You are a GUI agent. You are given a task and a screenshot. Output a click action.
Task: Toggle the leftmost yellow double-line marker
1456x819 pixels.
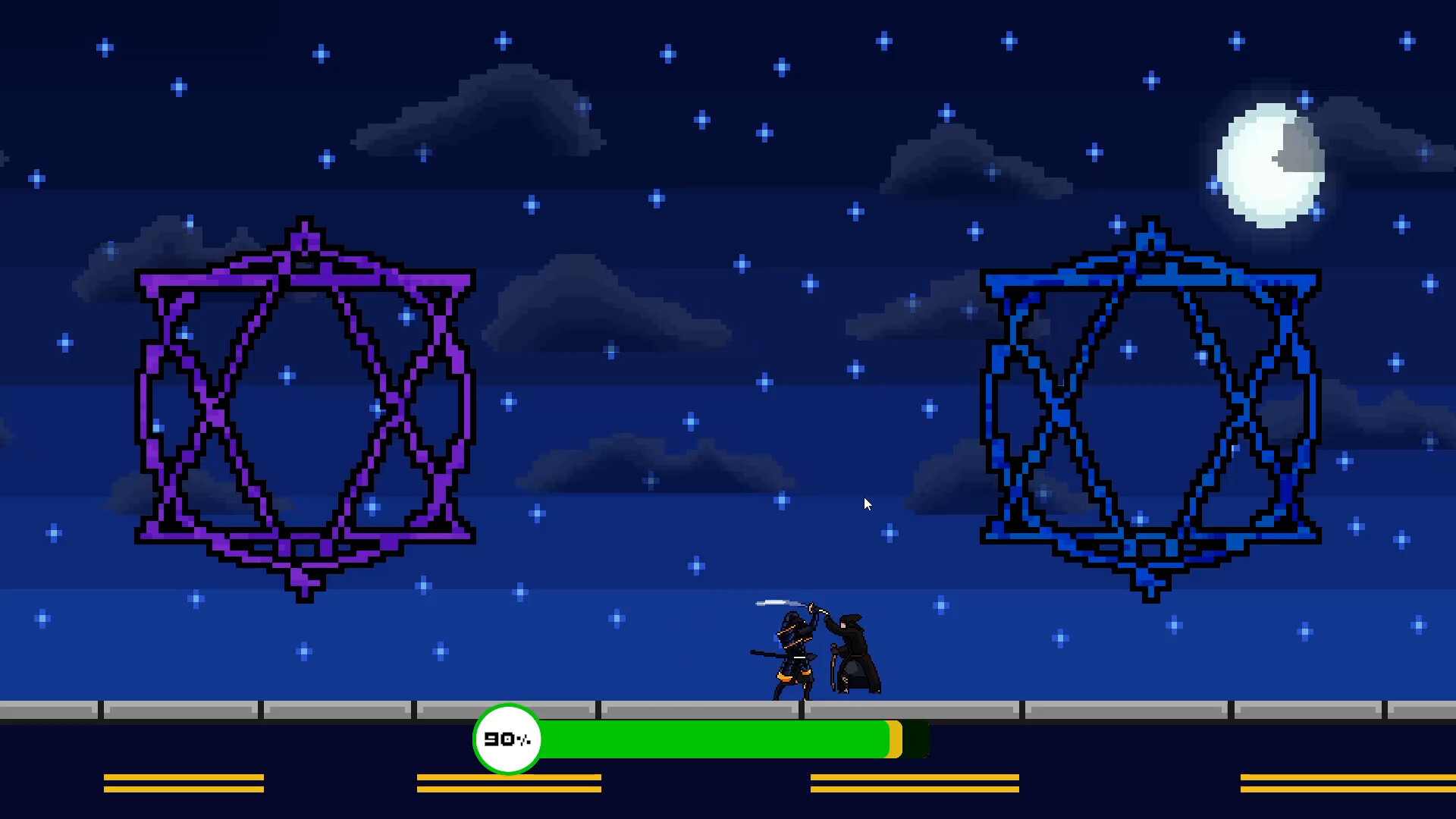click(183, 783)
